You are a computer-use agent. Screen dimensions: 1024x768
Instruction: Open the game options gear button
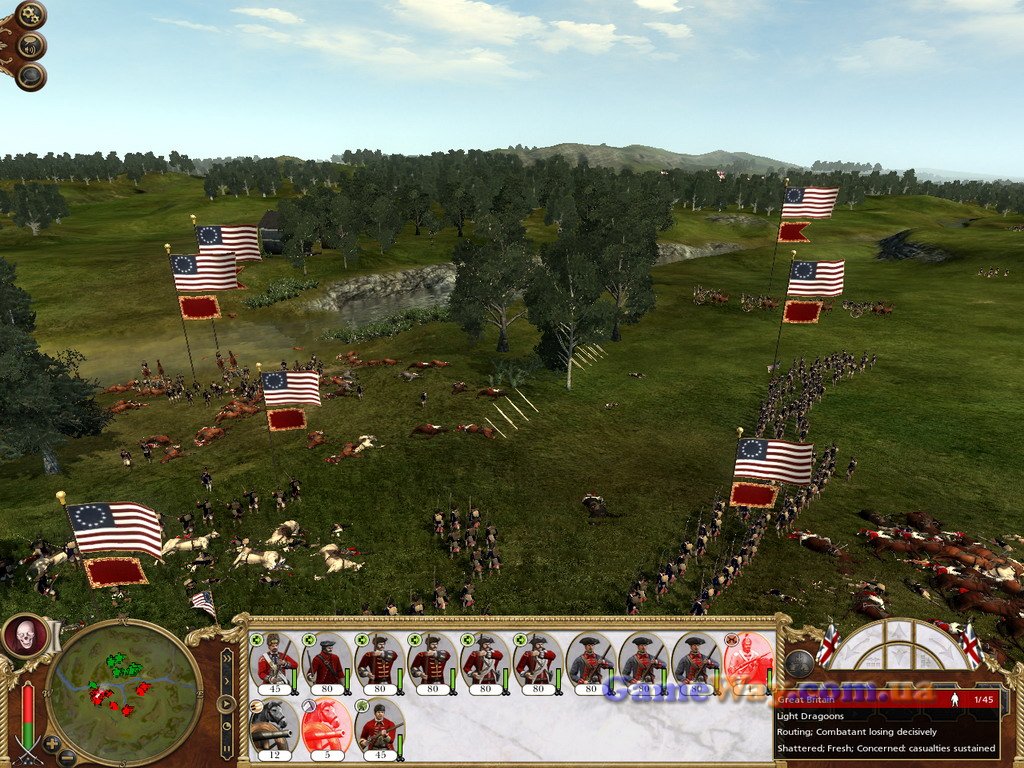point(30,15)
